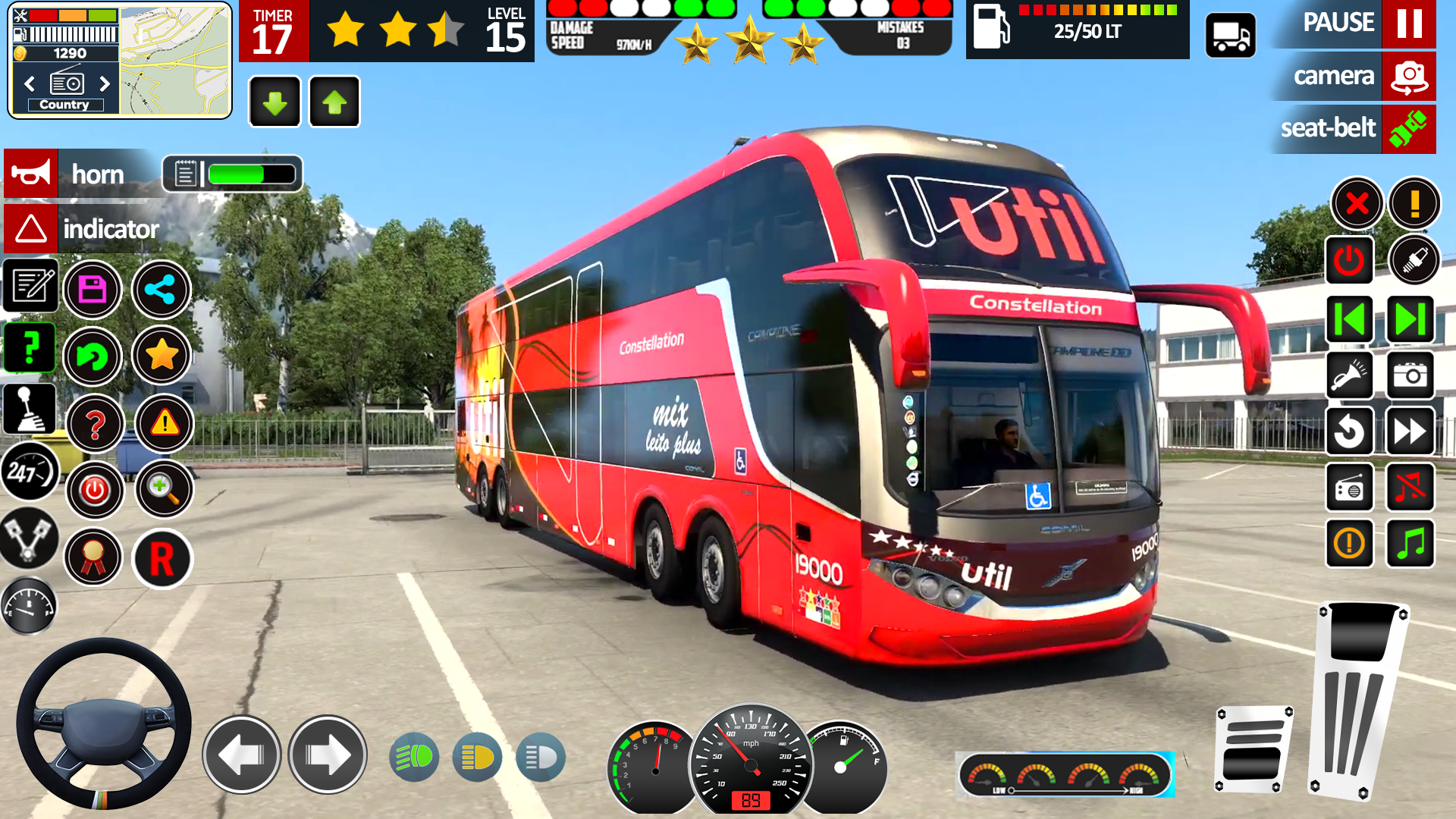
Task: Toggle the green low-beam headlights
Action: pyautogui.click(x=414, y=757)
